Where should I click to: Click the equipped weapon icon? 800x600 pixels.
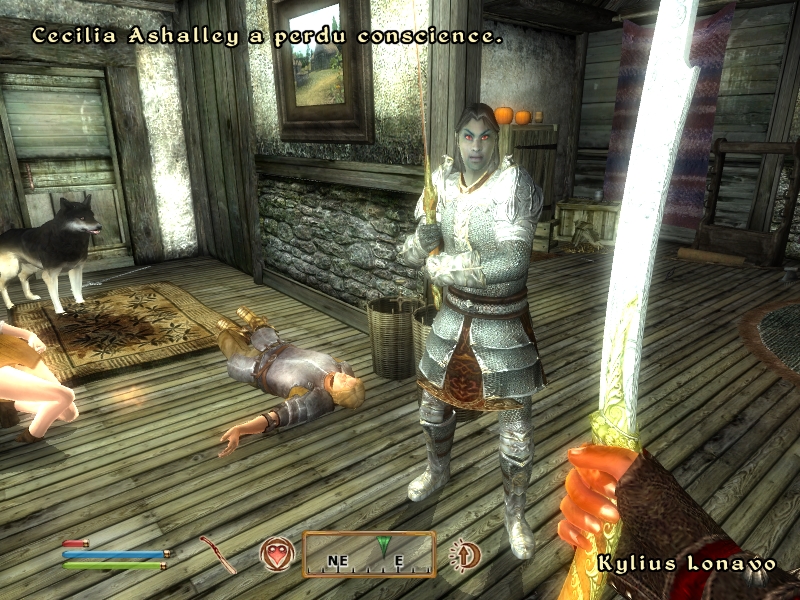point(218,554)
